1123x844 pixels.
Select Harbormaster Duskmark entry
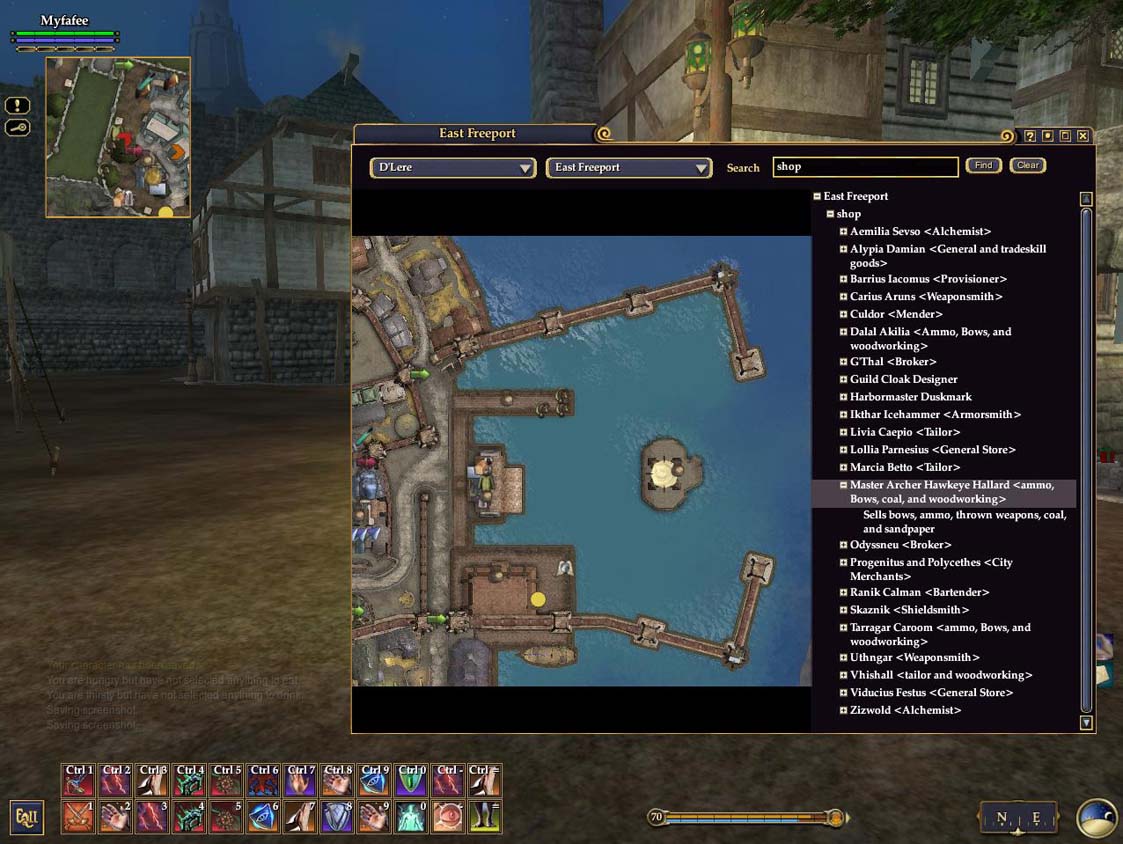pos(910,397)
